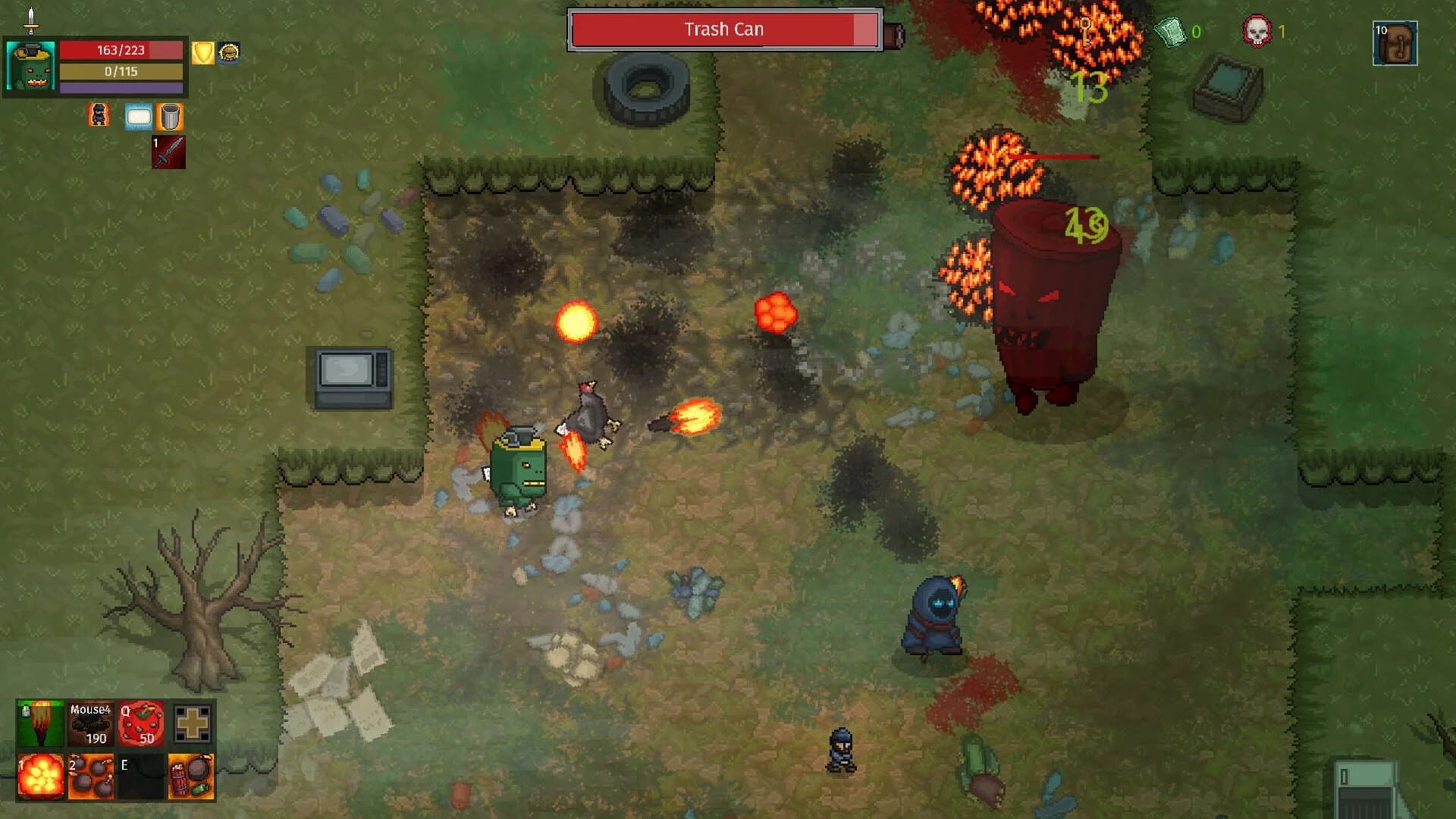The height and width of the screenshot is (819, 1456).
Task: Select the dynamite bundle icon in the hotbar
Action: pyautogui.click(x=192, y=776)
